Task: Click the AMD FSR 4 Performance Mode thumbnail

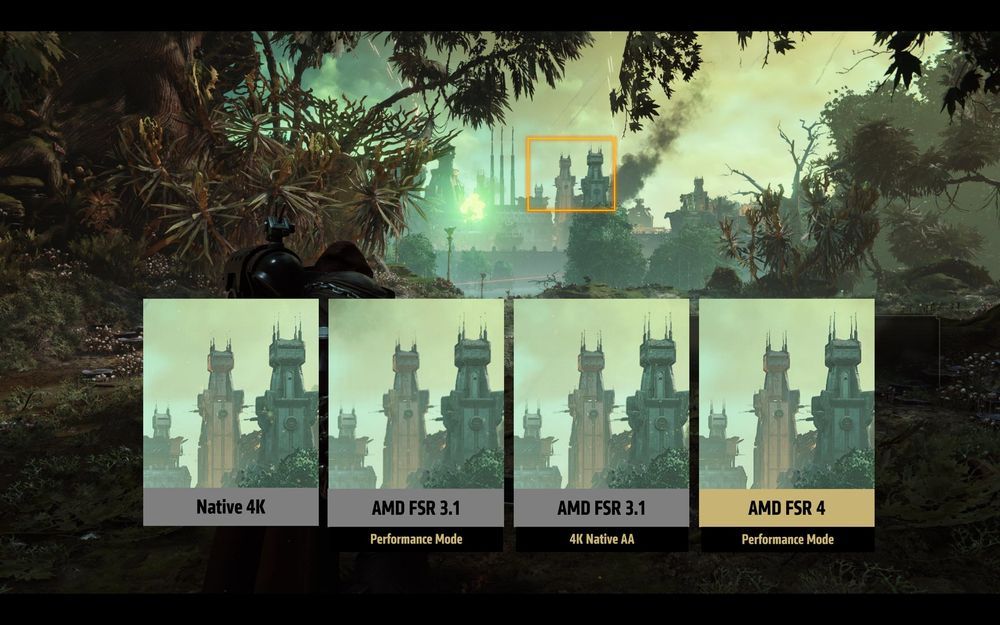Action: click(786, 395)
